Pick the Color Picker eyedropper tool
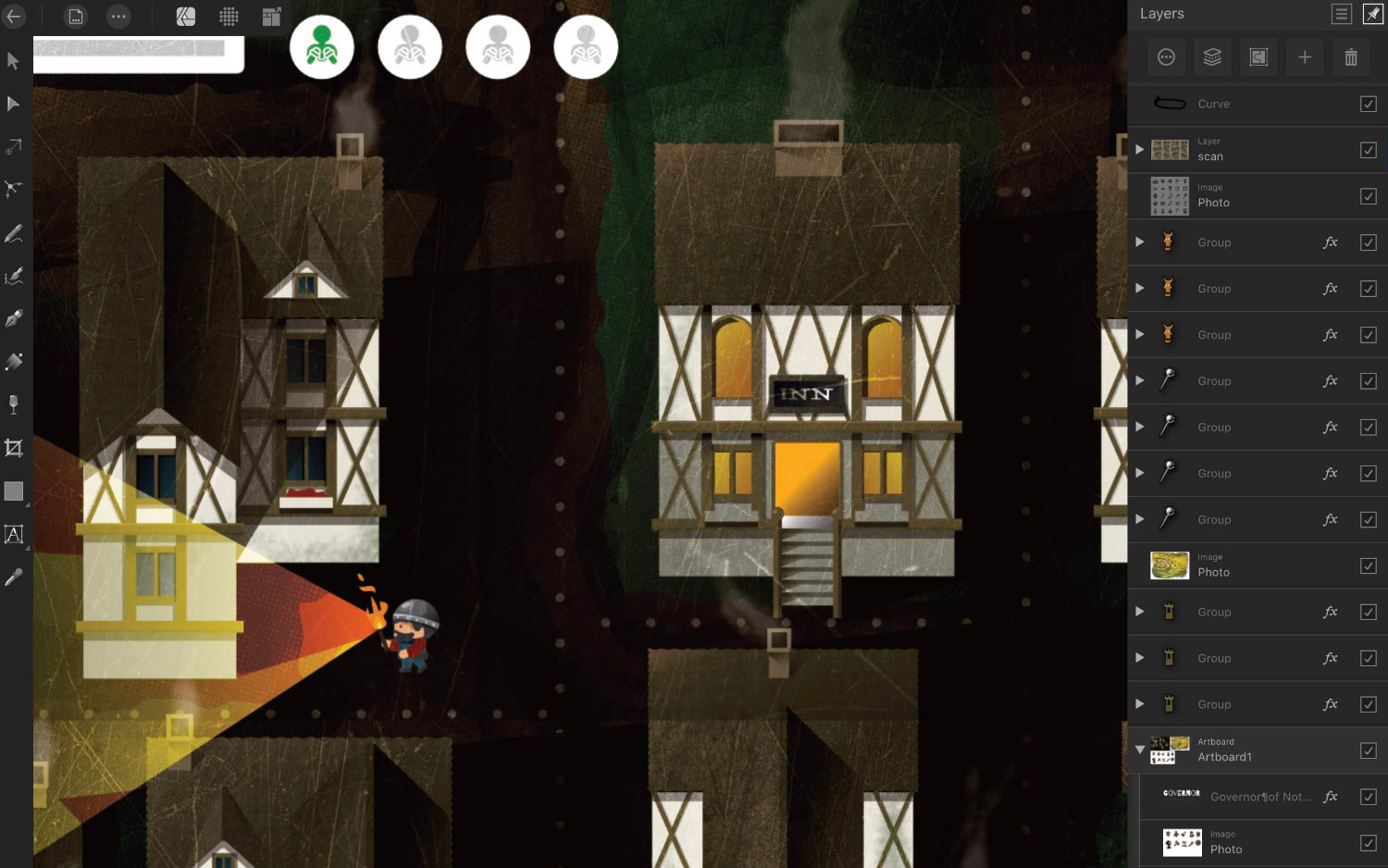Viewport: 1388px width, 868px height. coord(13,578)
